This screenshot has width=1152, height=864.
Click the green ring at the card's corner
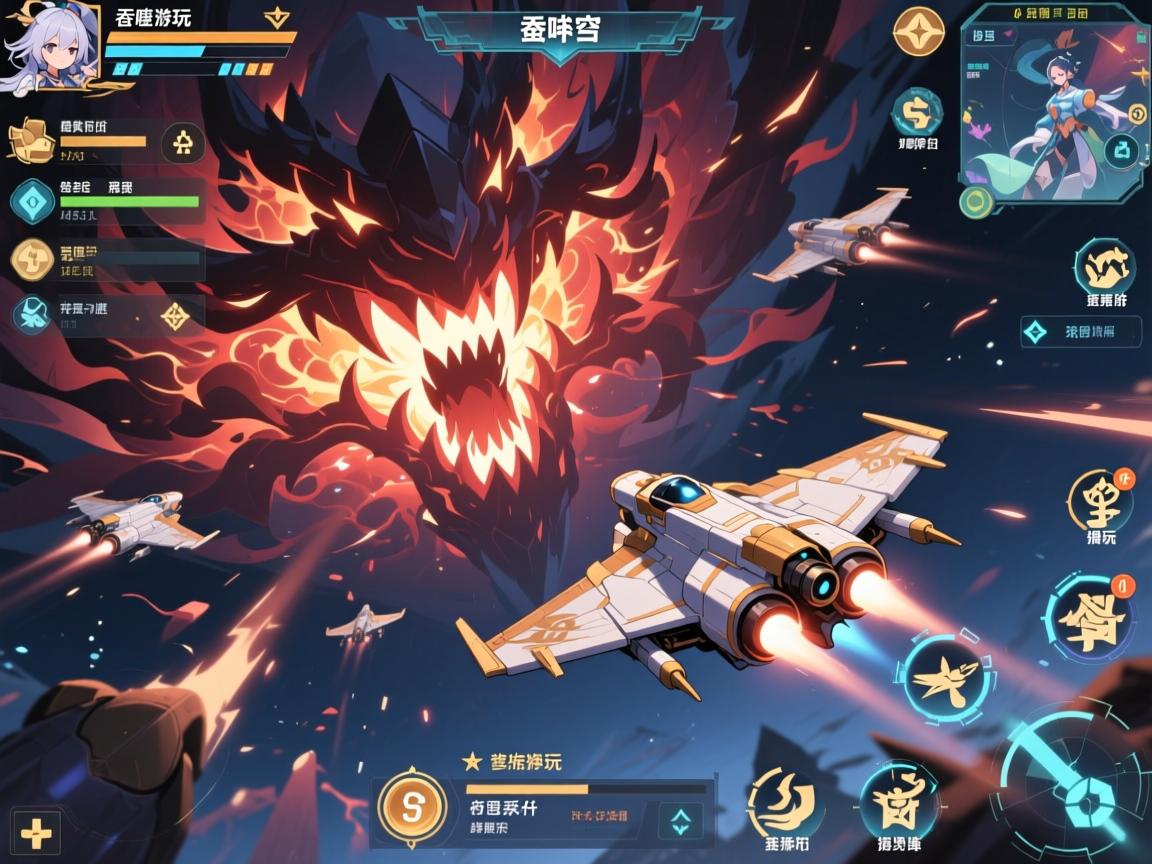(973, 202)
